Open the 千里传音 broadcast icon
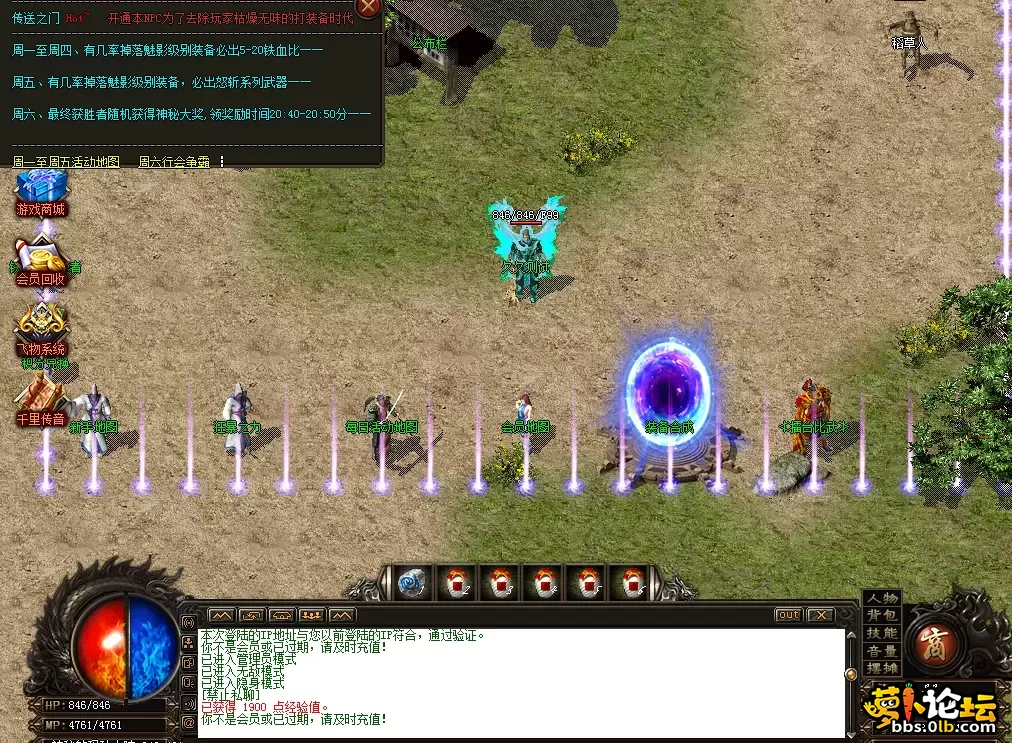The width and height of the screenshot is (1012, 743). pyautogui.click(x=41, y=402)
